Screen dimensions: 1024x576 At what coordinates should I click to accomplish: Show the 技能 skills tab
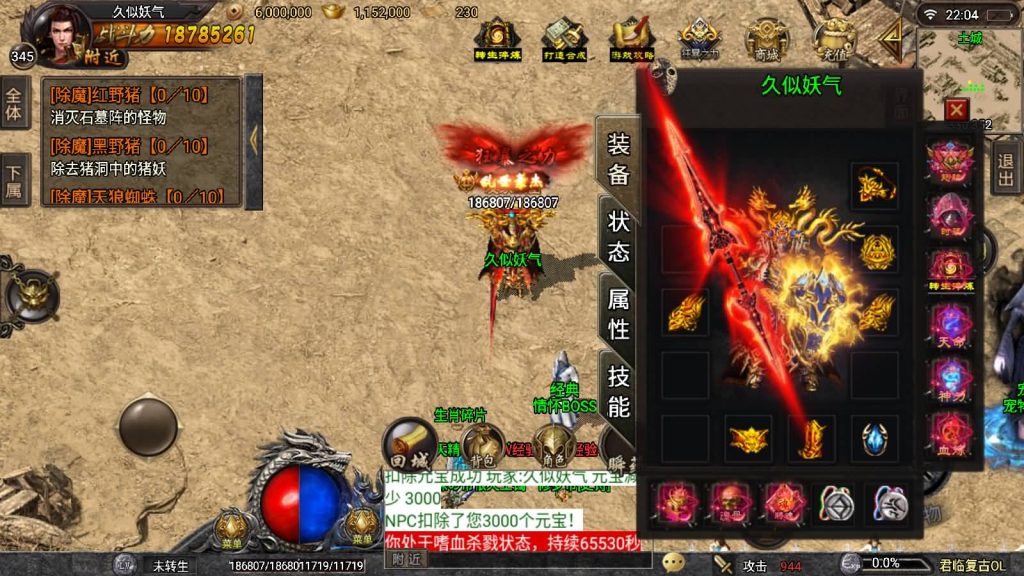[618, 390]
